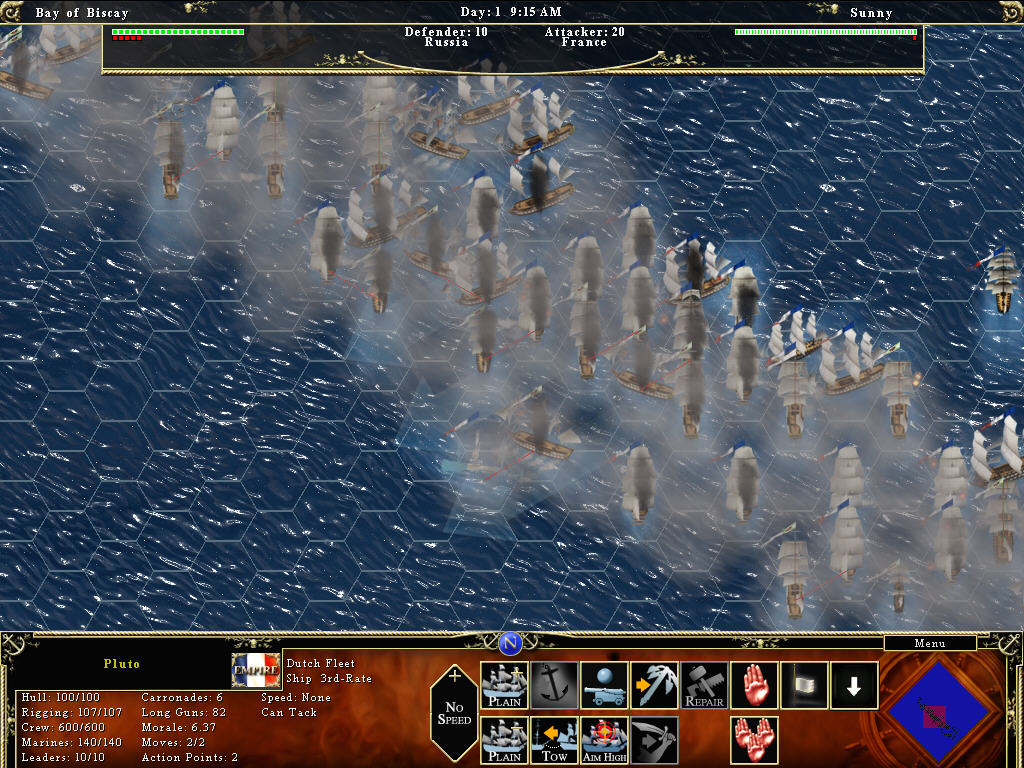1024x768 pixels.
Task: Click the white down arrow button
Action: pos(854,685)
